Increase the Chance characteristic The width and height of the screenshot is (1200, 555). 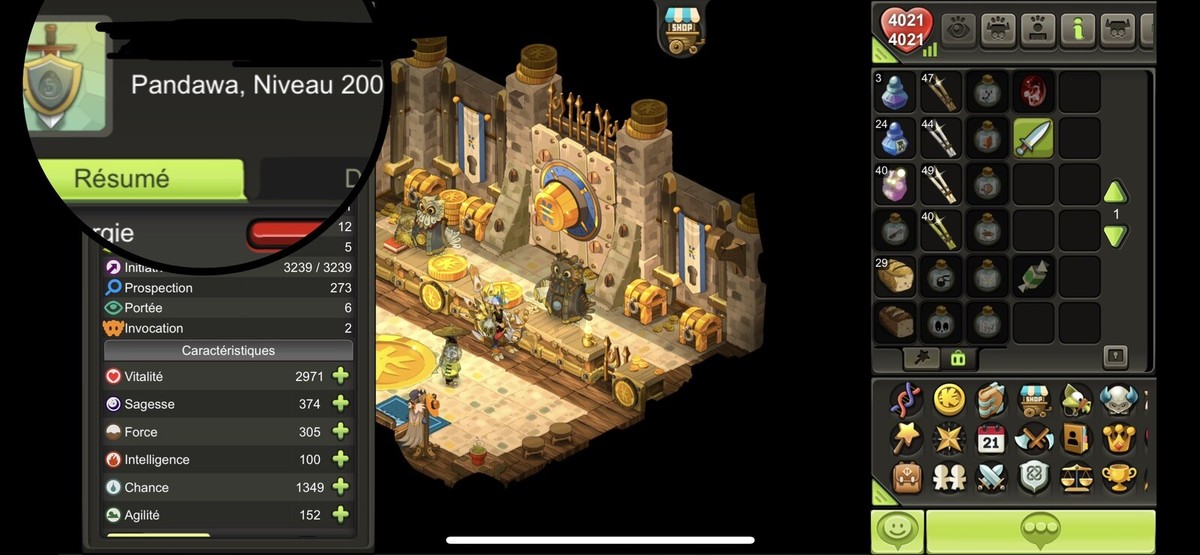[340, 487]
